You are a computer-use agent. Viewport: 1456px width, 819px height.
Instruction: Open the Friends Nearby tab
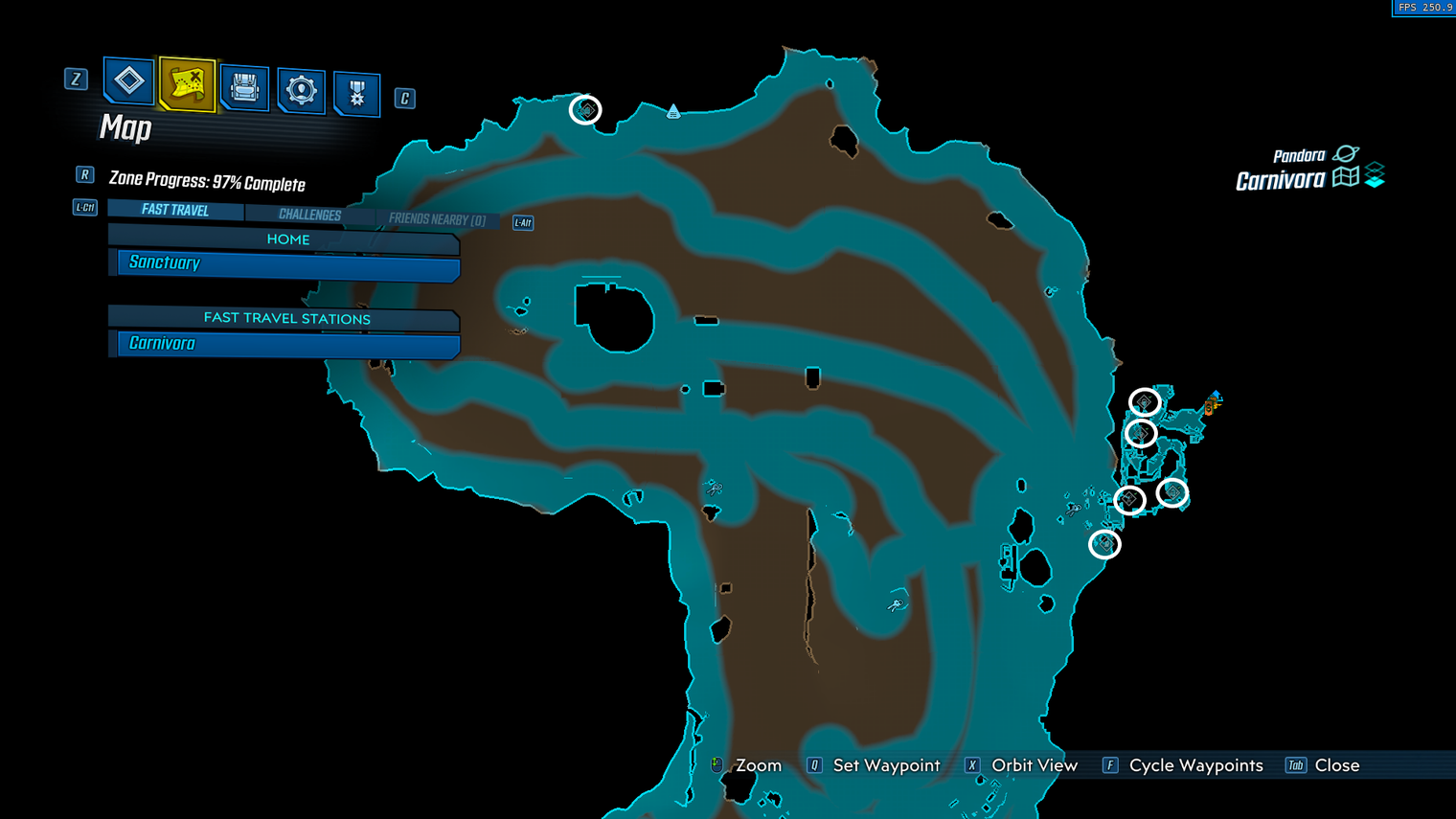pyautogui.click(x=437, y=219)
